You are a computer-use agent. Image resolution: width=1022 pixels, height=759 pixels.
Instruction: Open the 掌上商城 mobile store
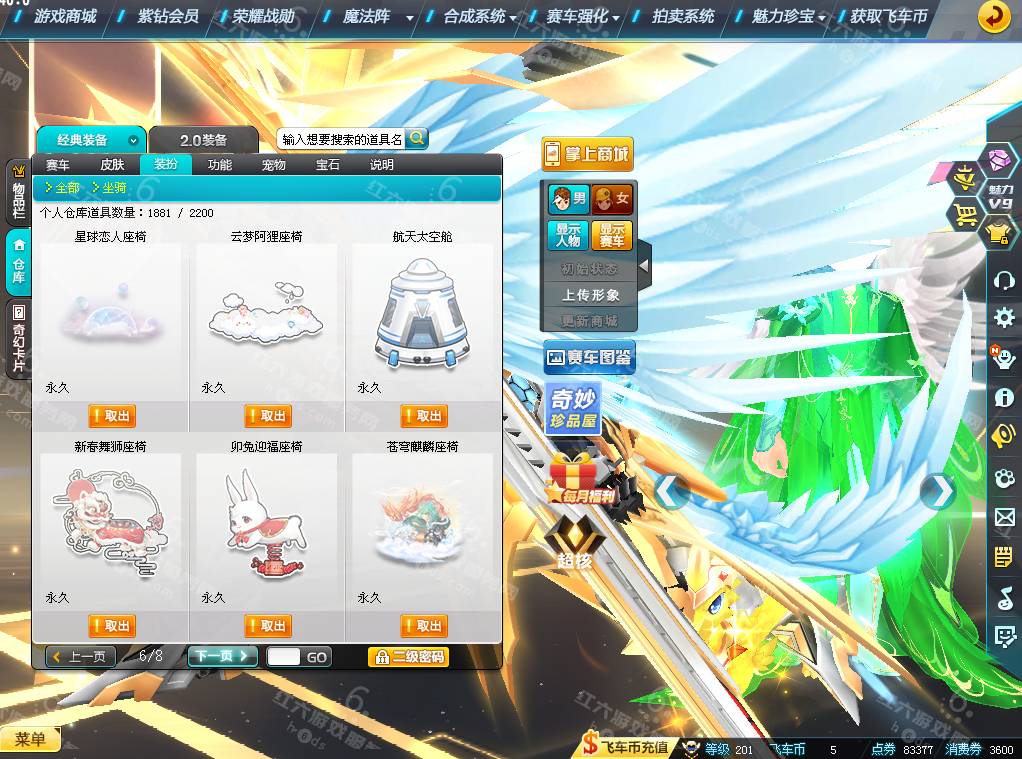point(588,154)
